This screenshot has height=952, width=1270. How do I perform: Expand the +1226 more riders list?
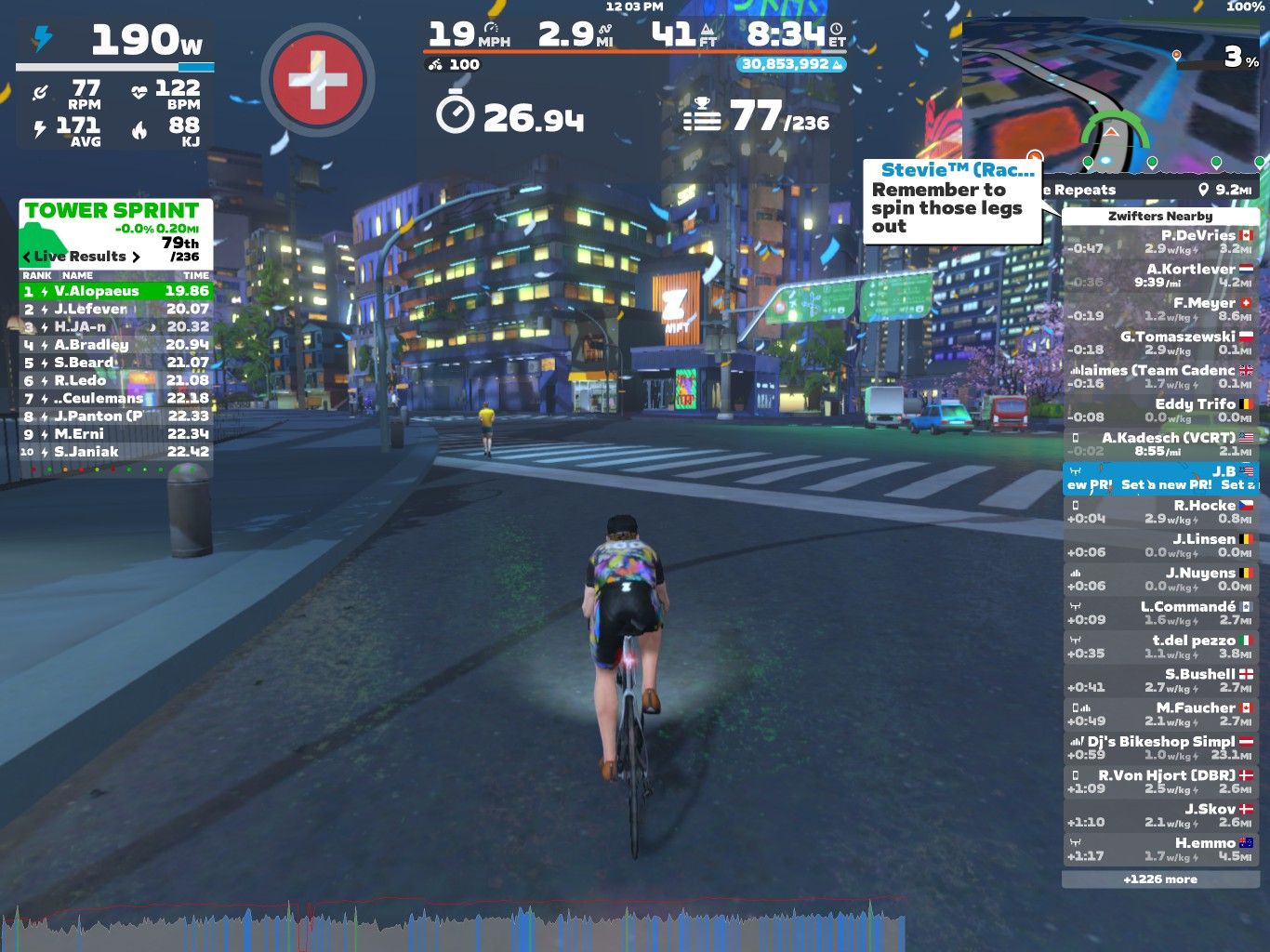tap(1159, 879)
